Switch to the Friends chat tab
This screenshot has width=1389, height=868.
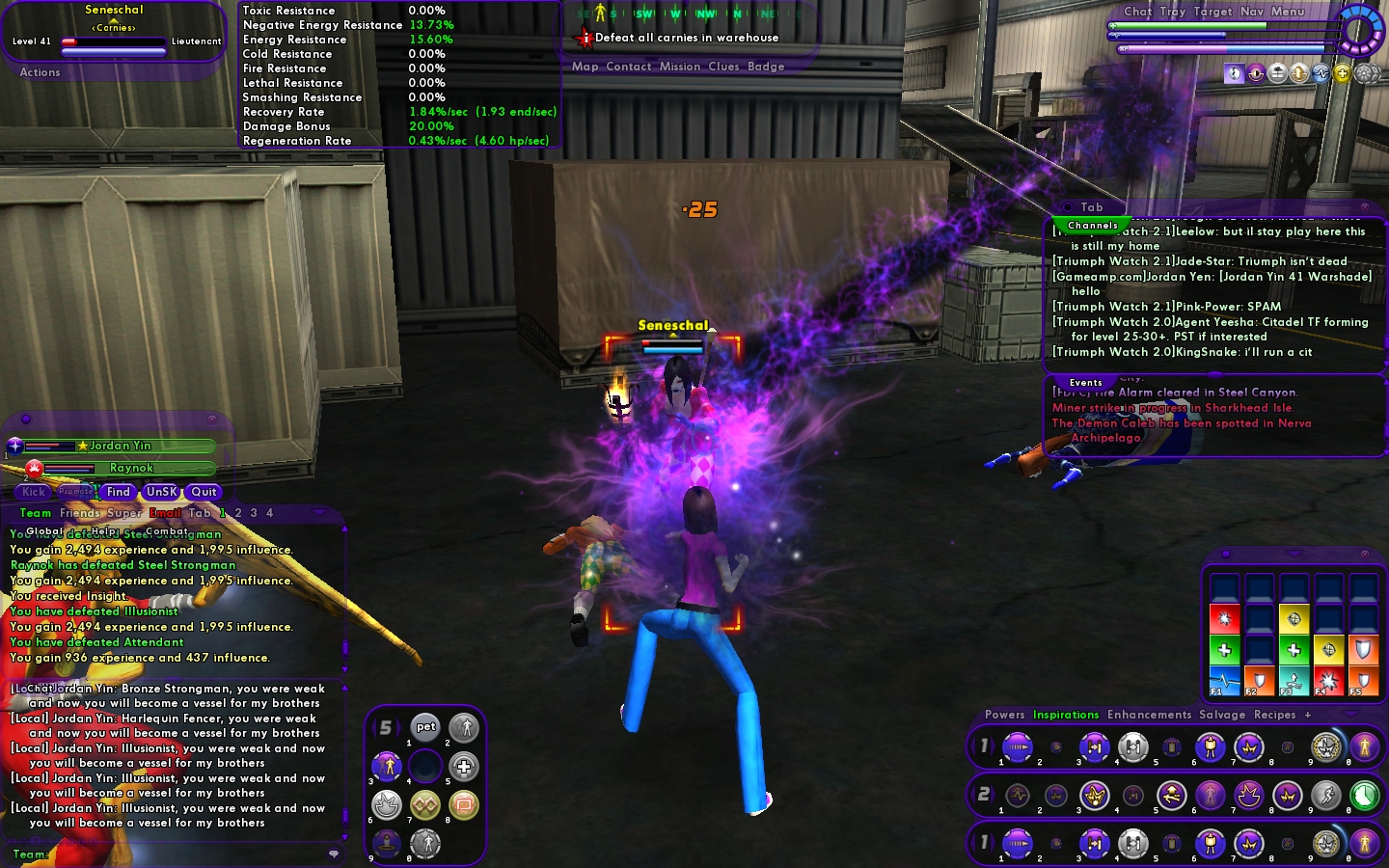coord(79,513)
